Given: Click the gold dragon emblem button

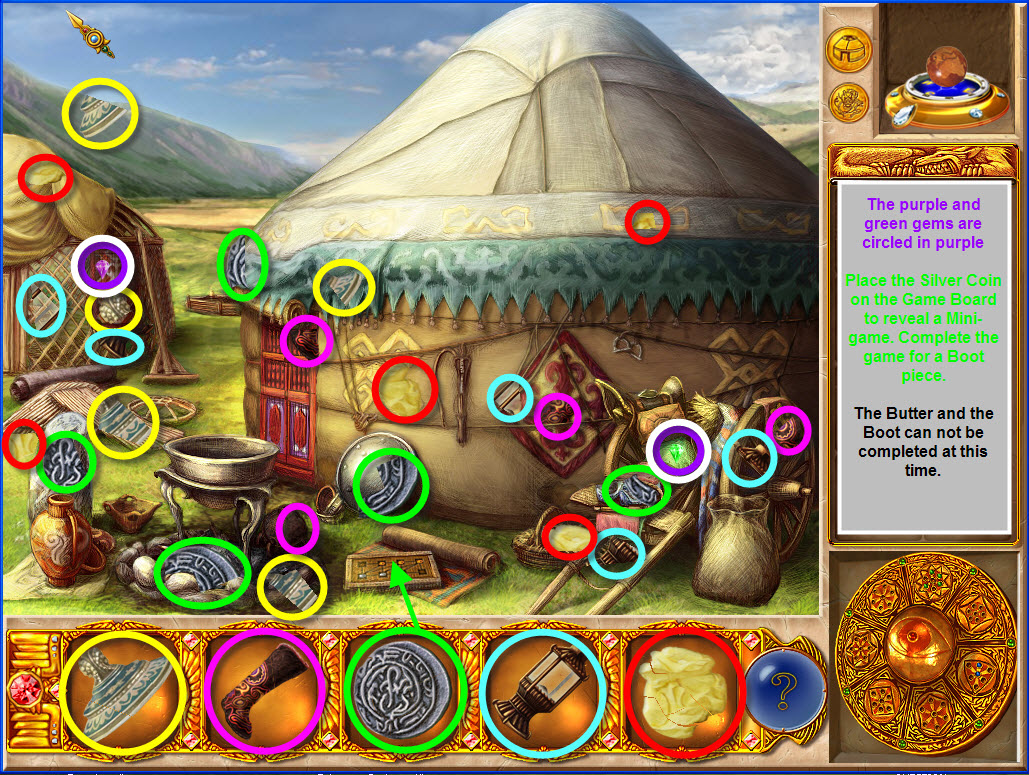Looking at the screenshot, I should tap(849, 102).
